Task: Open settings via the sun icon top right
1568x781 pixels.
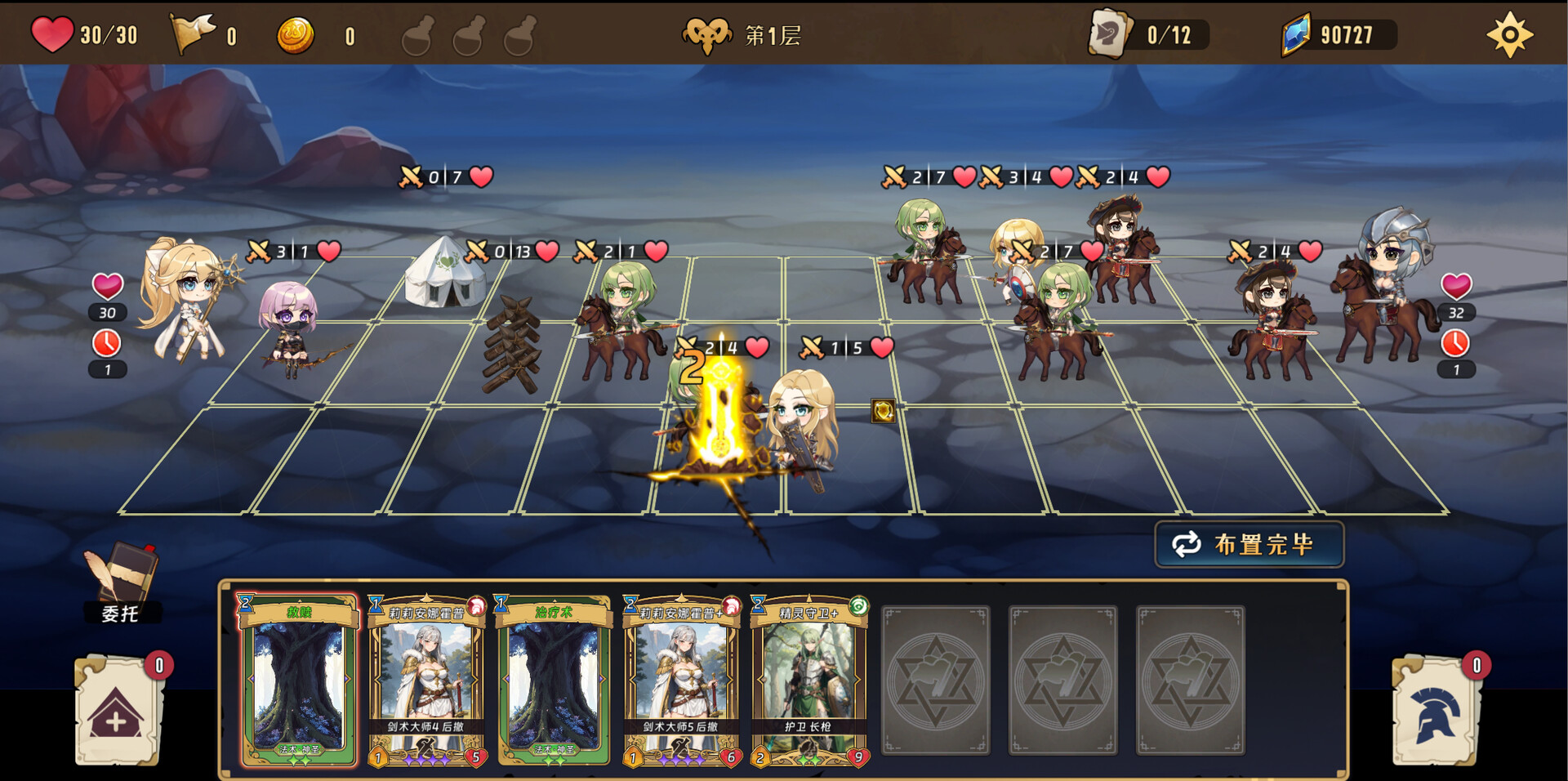Action: (1510, 33)
